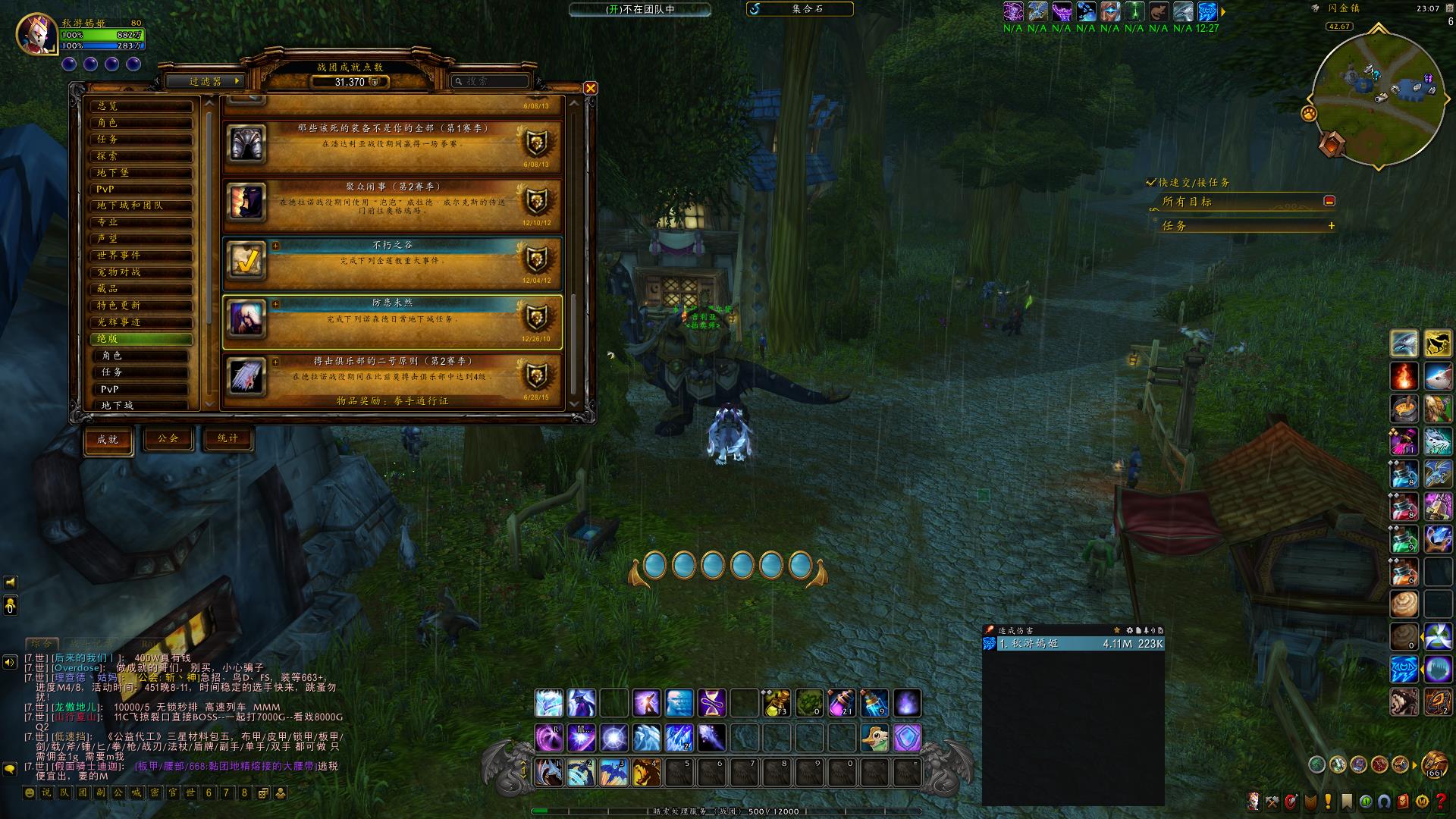Open the 集合石 meeting stone button
The width and height of the screenshot is (1456, 819).
click(799, 9)
